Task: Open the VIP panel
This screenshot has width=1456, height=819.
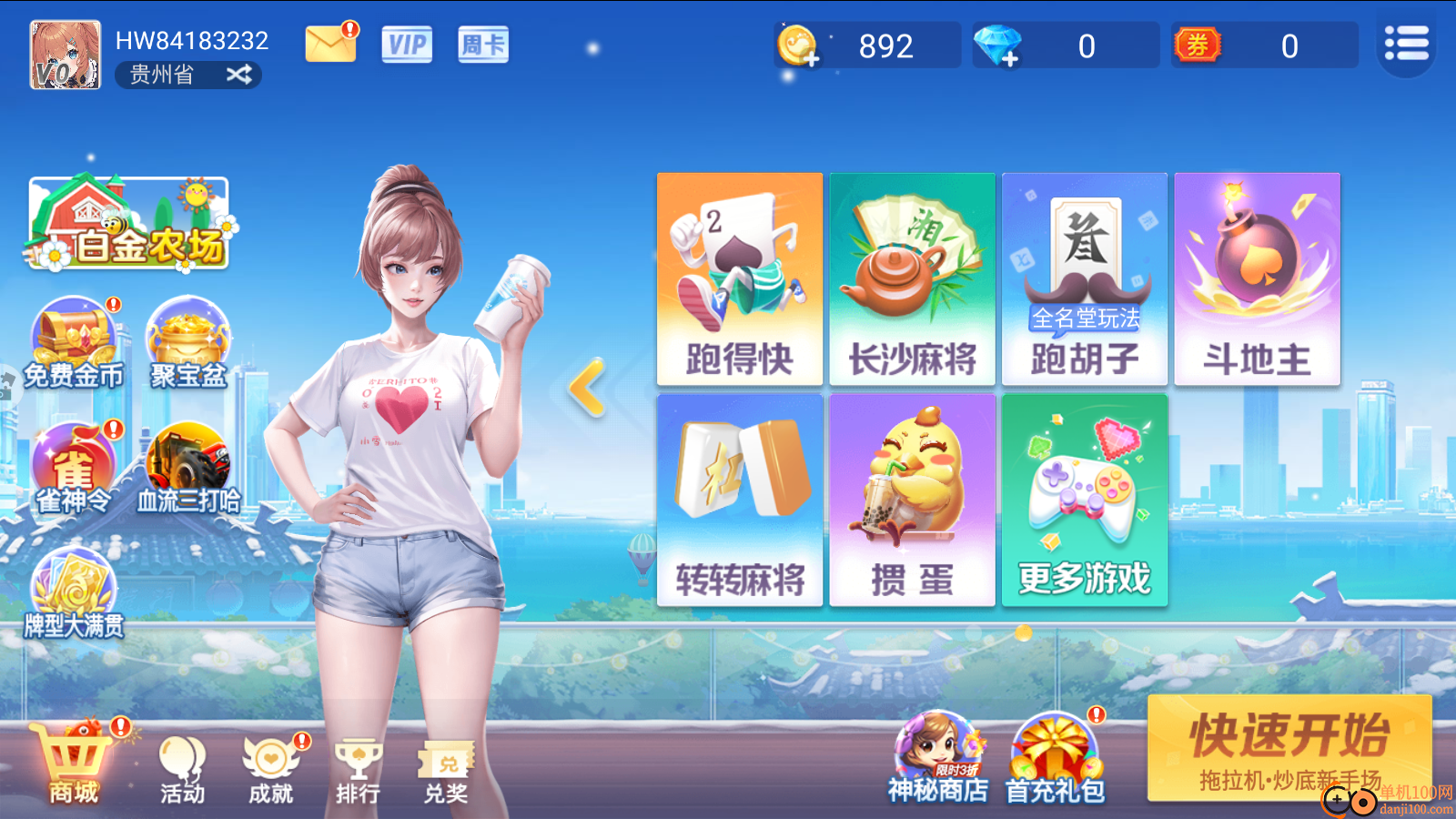Action: [x=406, y=45]
